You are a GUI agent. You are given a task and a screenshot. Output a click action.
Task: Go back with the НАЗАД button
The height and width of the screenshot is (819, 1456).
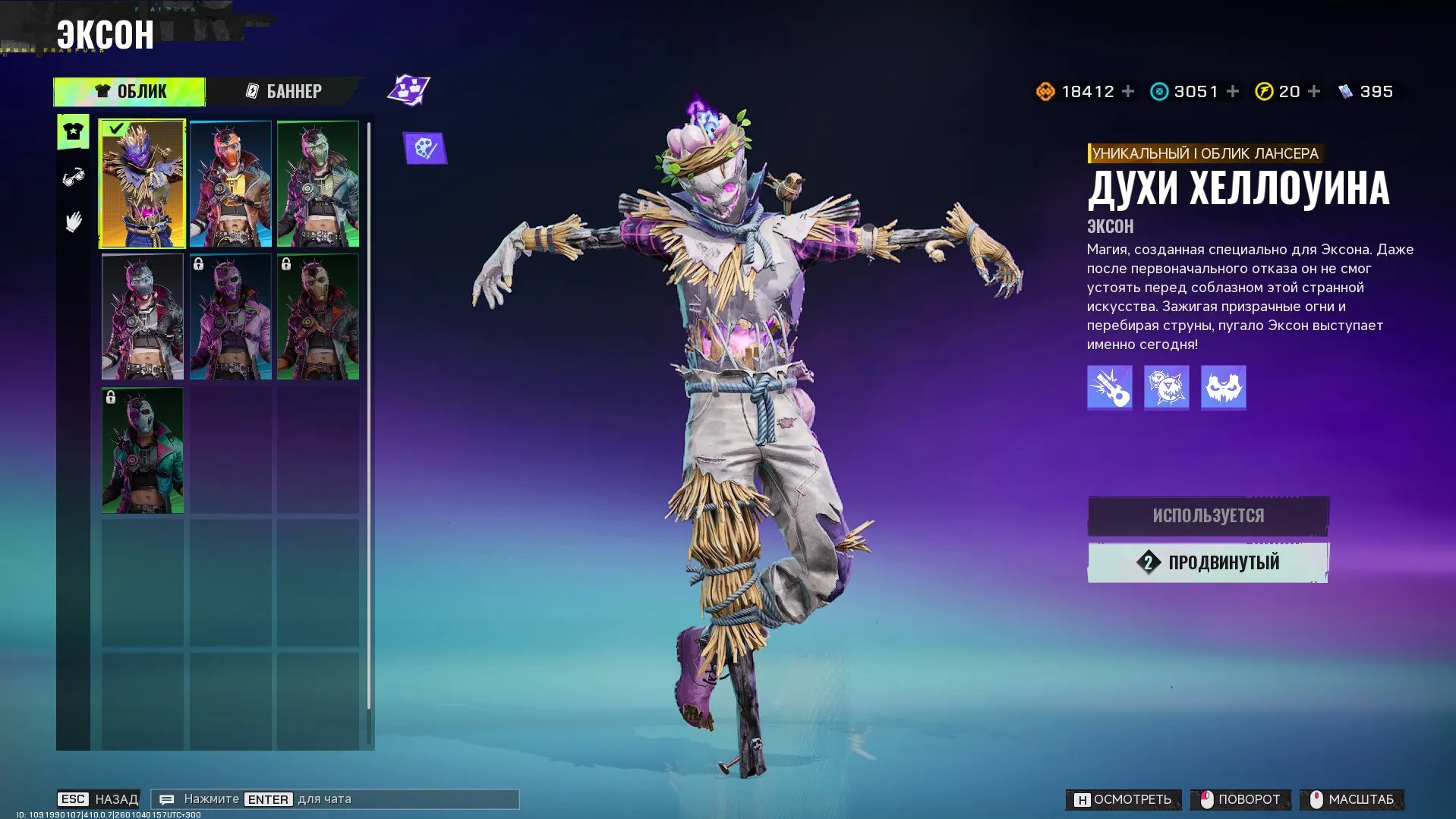pyautogui.click(x=99, y=799)
